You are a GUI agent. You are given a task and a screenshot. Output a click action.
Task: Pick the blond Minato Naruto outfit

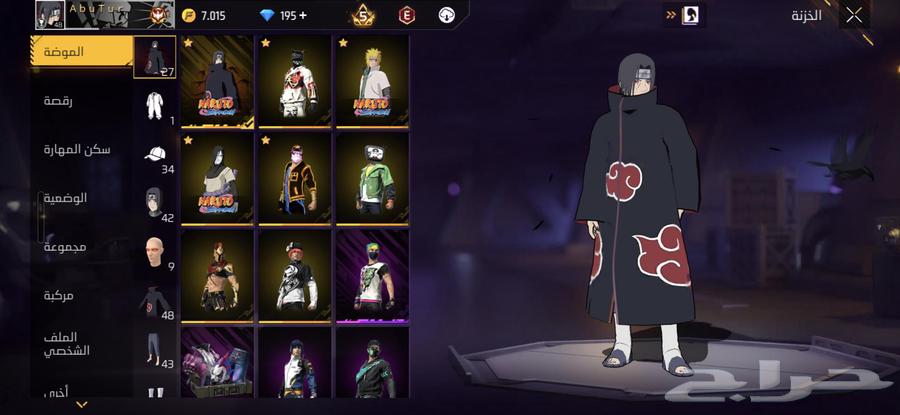(x=373, y=82)
